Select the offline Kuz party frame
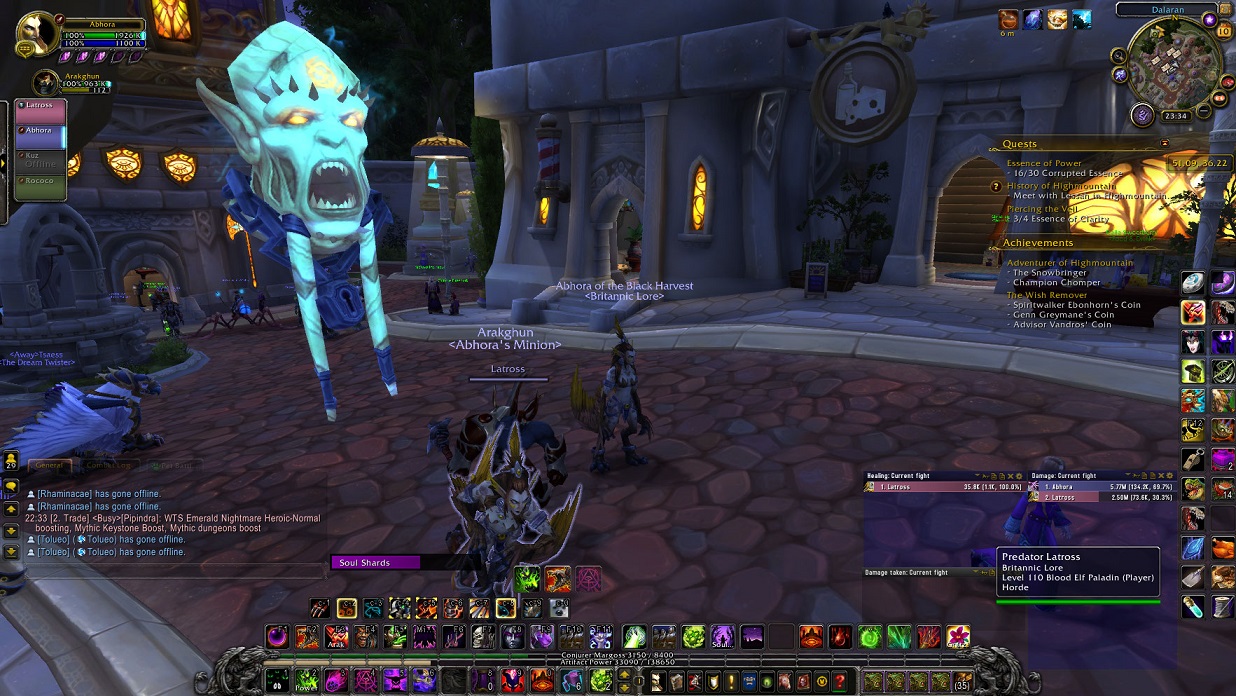The width and height of the screenshot is (1236, 696). [x=40, y=160]
